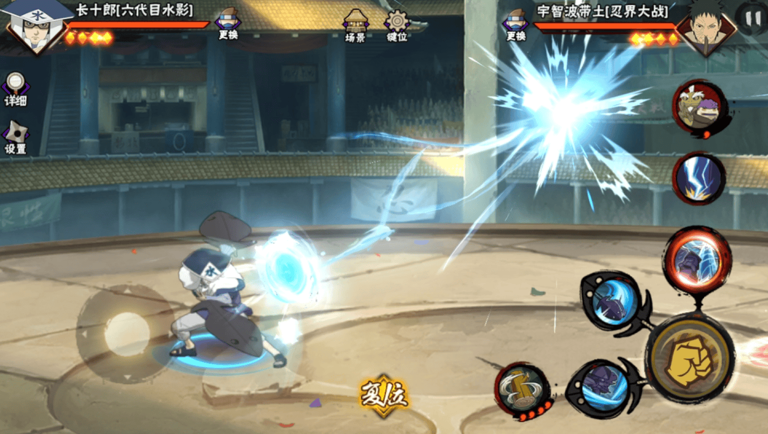Select 更换 to swap the player's ninja

click(x=229, y=23)
